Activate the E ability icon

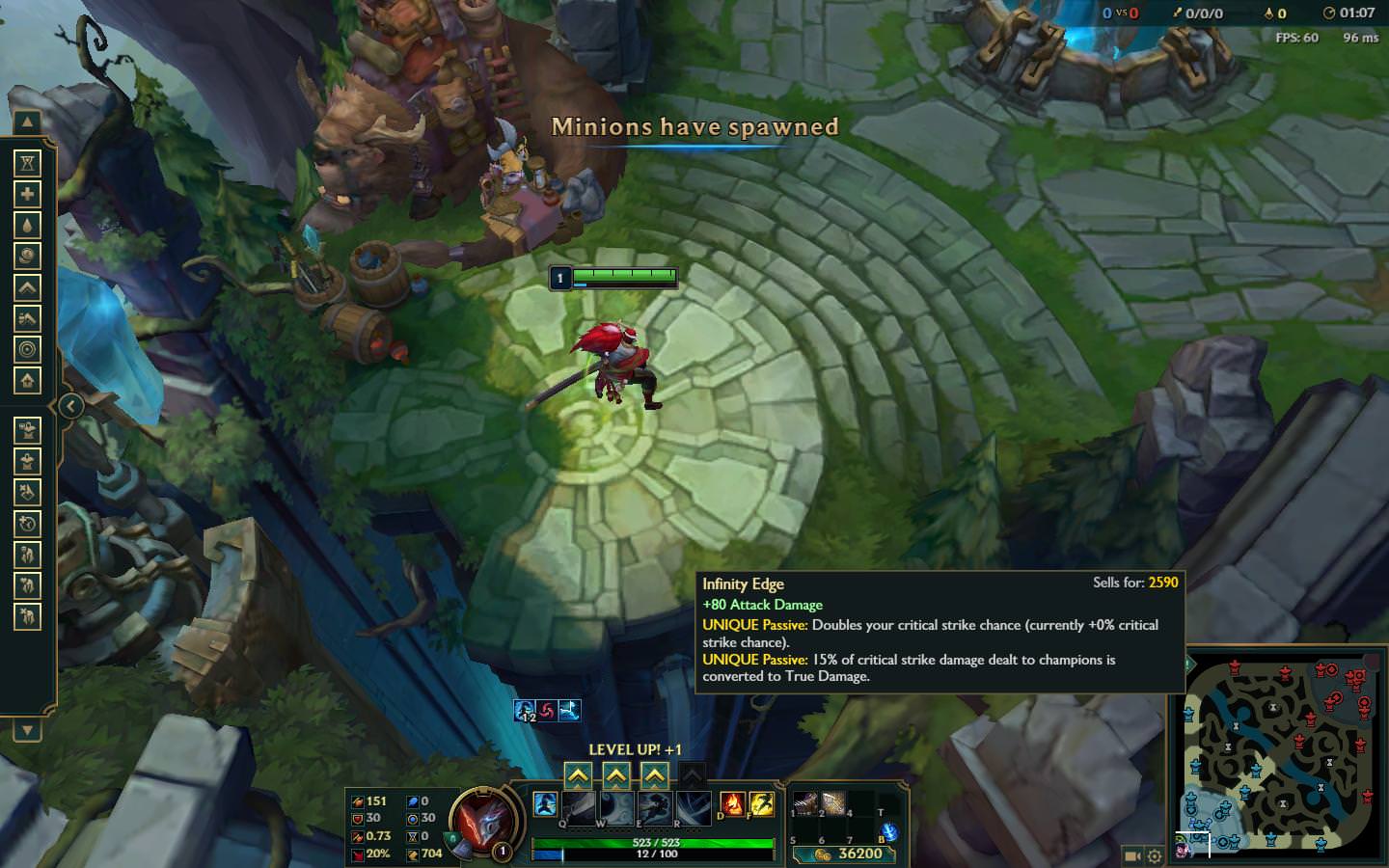coord(656,808)
